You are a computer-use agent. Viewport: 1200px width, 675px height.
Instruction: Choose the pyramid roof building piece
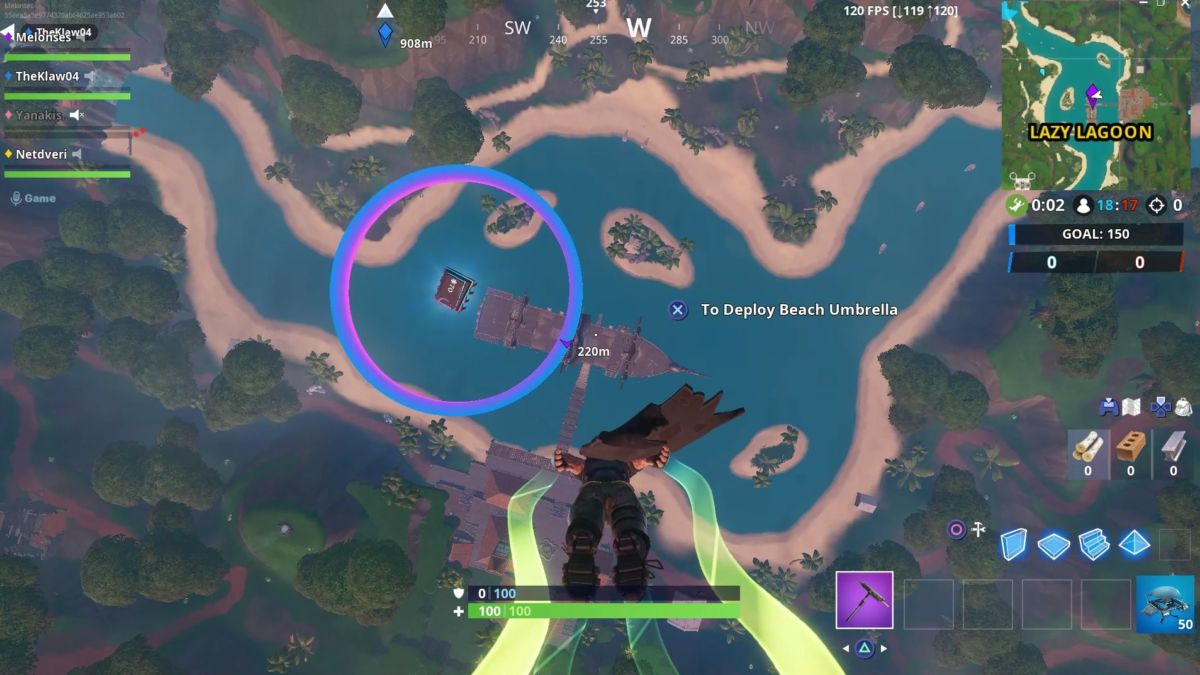(x=1134, y=544)
